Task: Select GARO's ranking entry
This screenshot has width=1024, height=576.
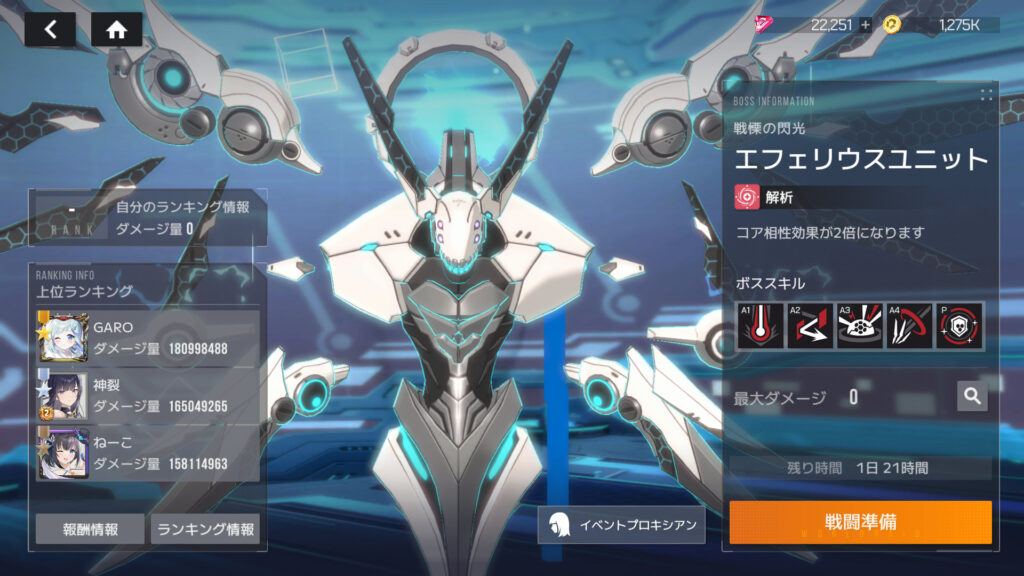Action: click(x=148, y=337)
